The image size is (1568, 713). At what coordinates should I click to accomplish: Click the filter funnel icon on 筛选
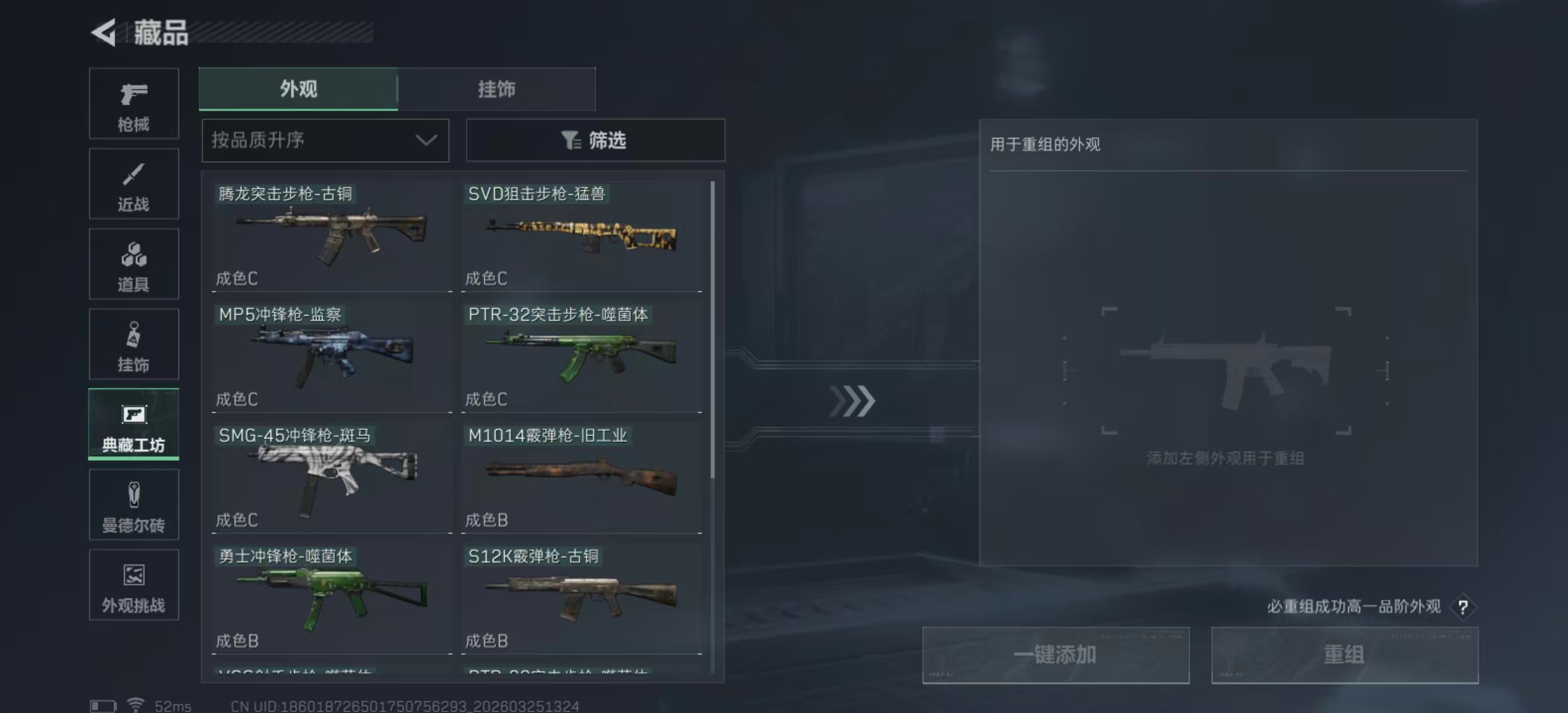pos(572,140)
